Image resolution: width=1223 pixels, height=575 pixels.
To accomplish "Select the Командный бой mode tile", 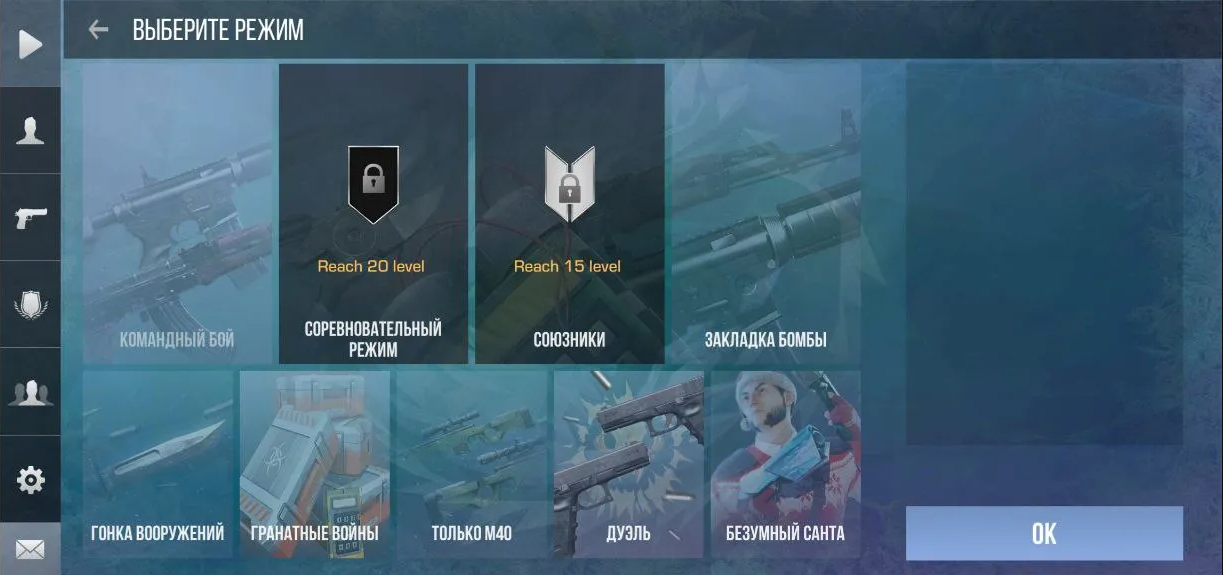I will (x=177, y=214).
